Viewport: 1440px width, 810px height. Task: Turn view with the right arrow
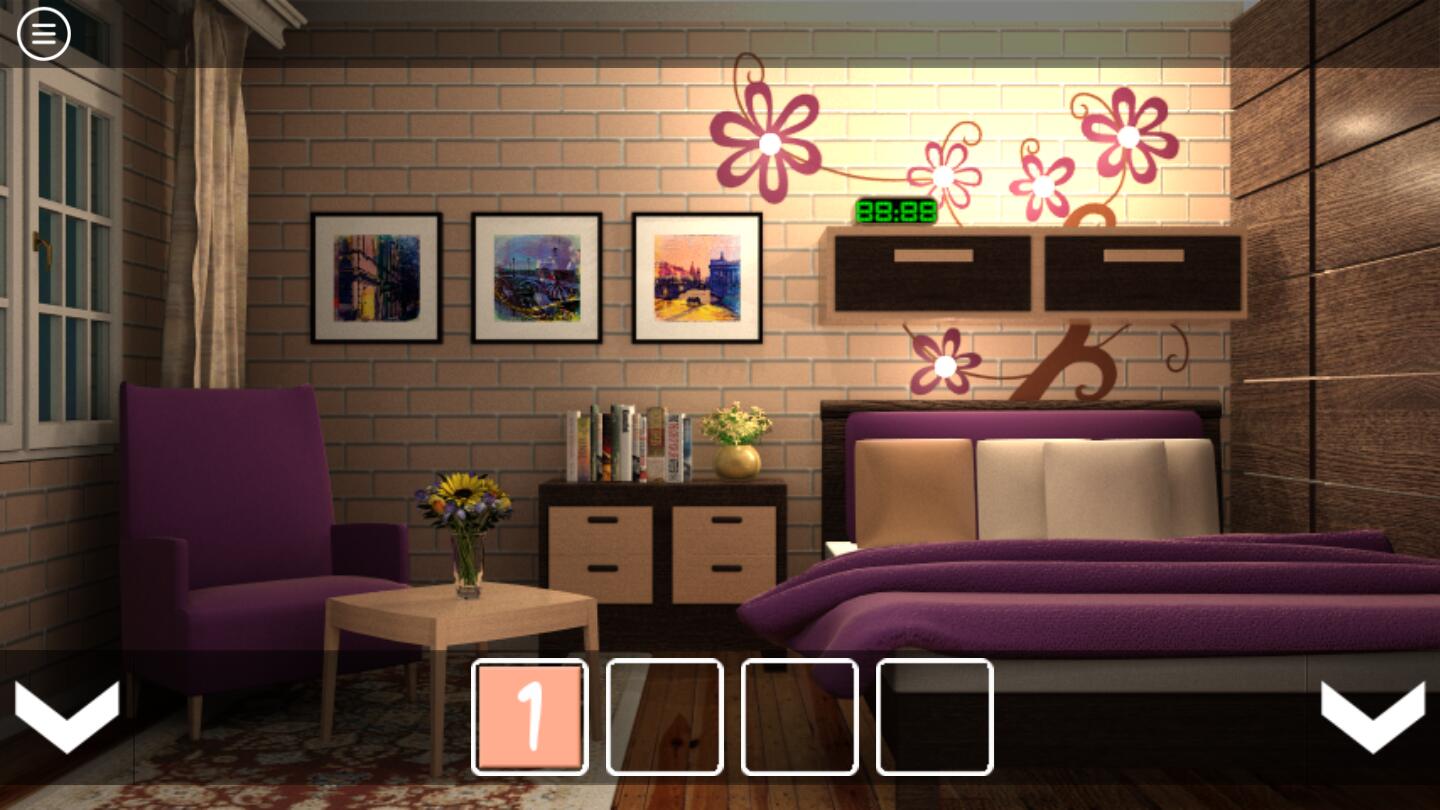[x=1372, y=716]
